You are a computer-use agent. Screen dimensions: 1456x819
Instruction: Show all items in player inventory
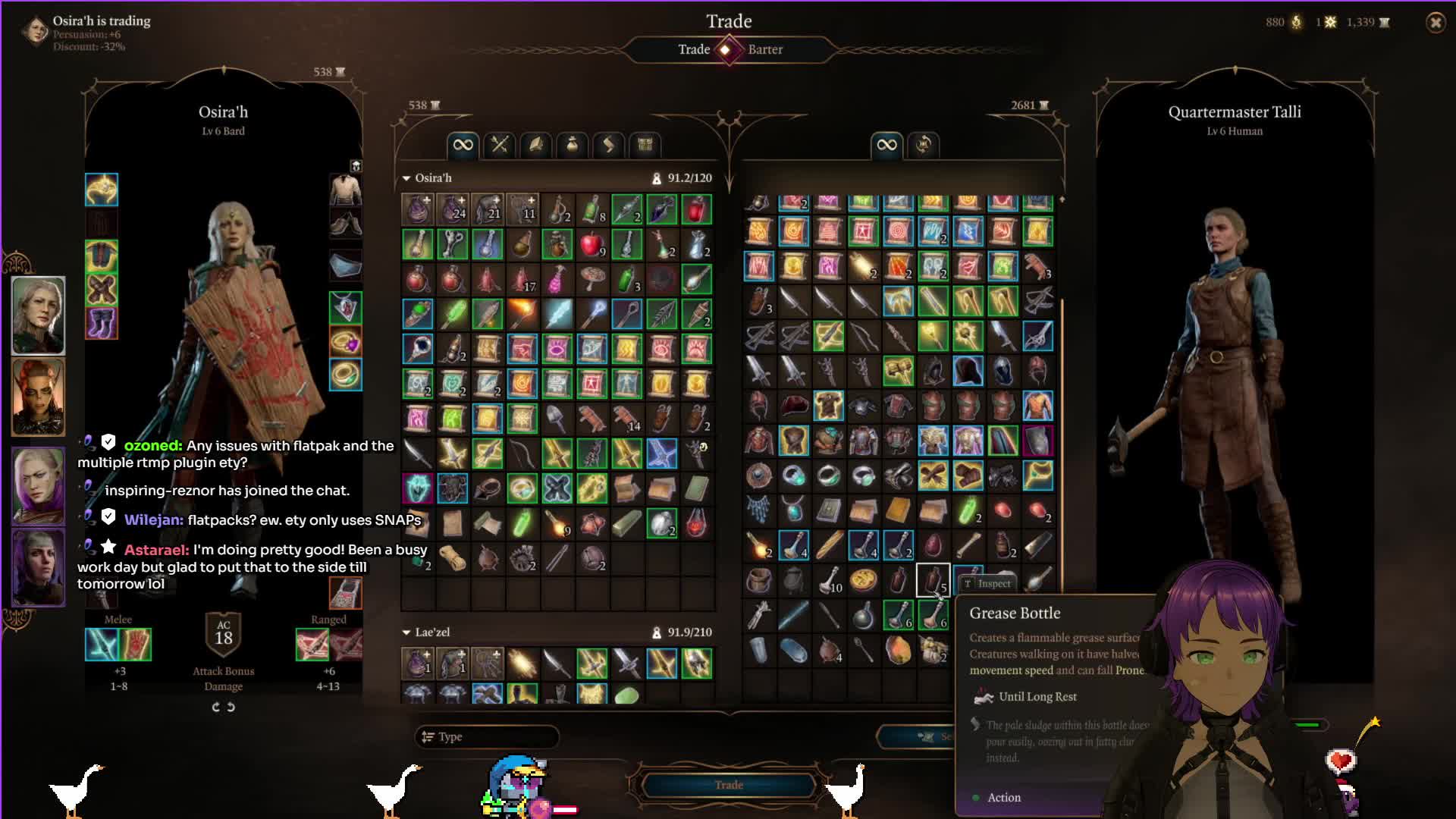coord(463,145)
